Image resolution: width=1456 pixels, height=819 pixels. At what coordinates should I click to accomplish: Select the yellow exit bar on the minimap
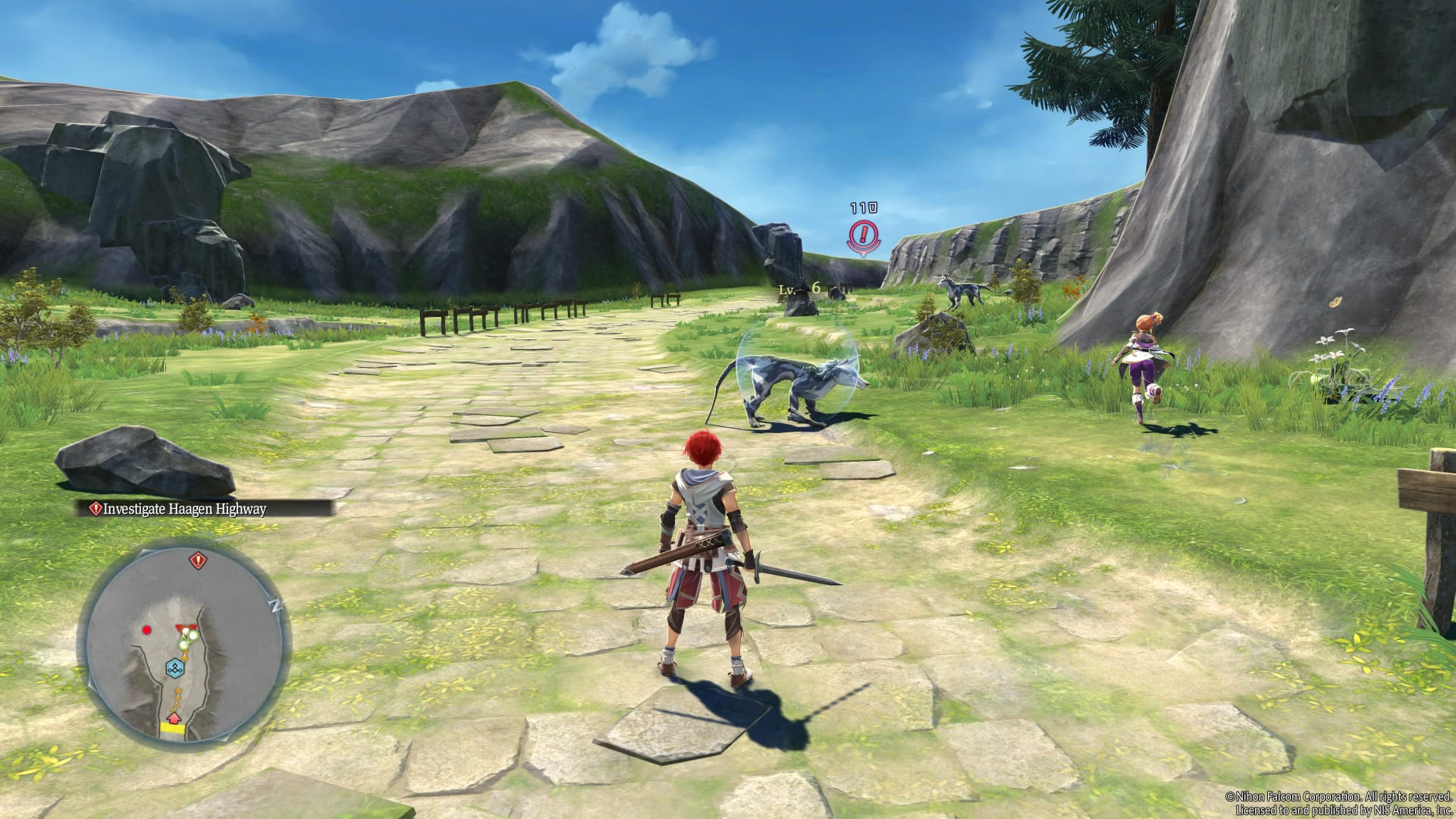[173, 729]
